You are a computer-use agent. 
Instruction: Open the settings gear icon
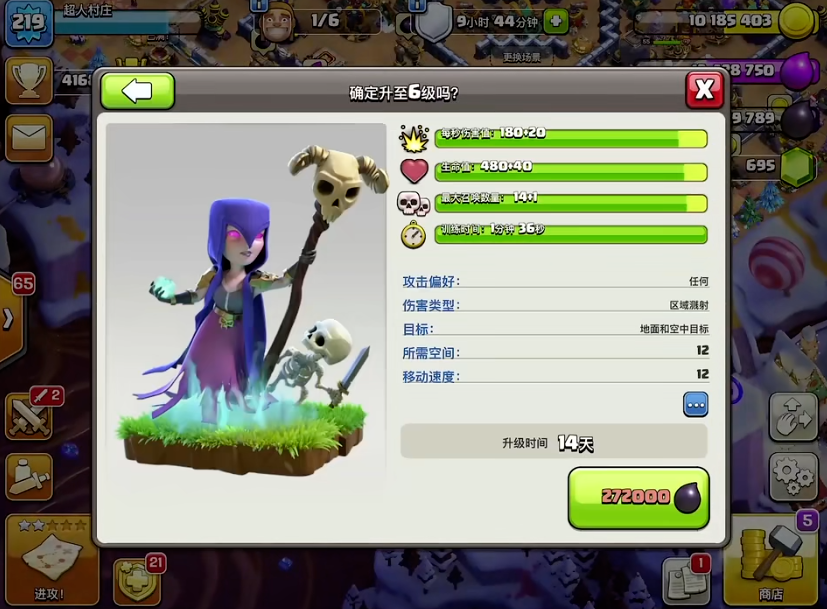[x=794, y=475]
